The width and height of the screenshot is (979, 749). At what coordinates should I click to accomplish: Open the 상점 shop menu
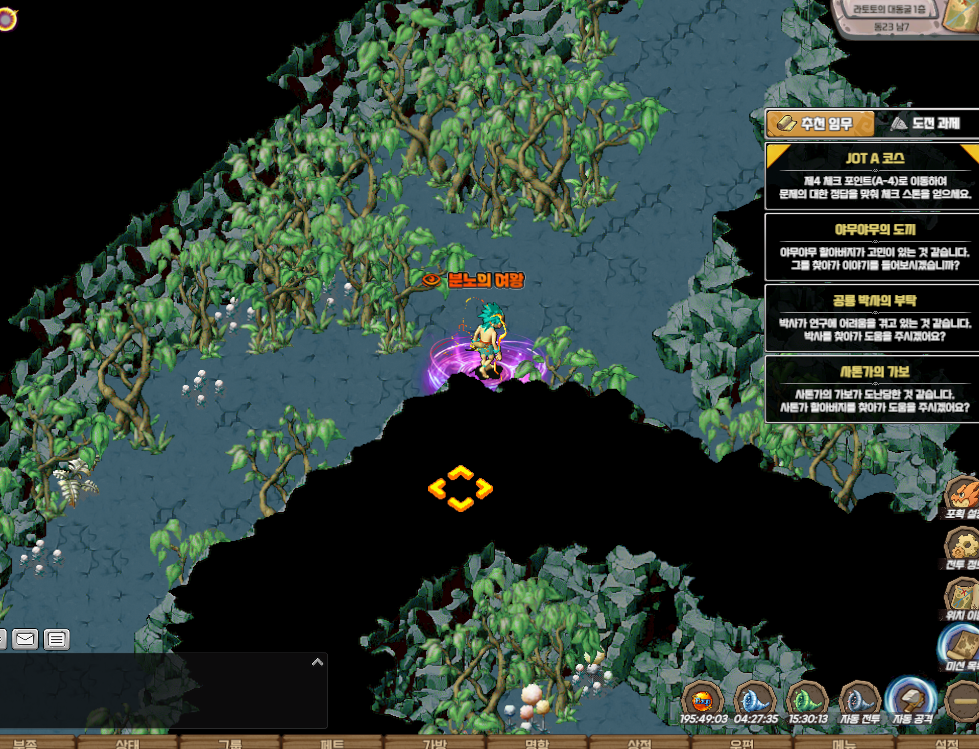point(639,743)
